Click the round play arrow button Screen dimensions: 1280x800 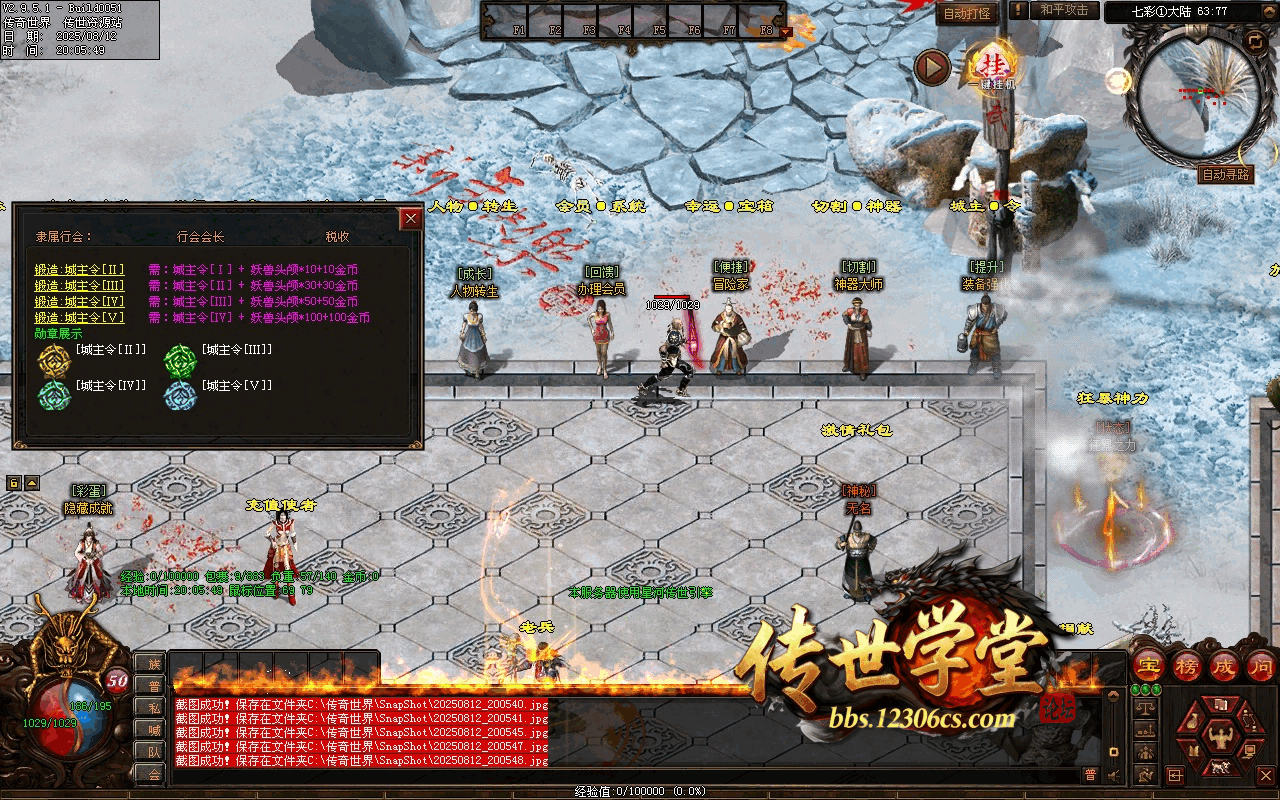point(932,67)
